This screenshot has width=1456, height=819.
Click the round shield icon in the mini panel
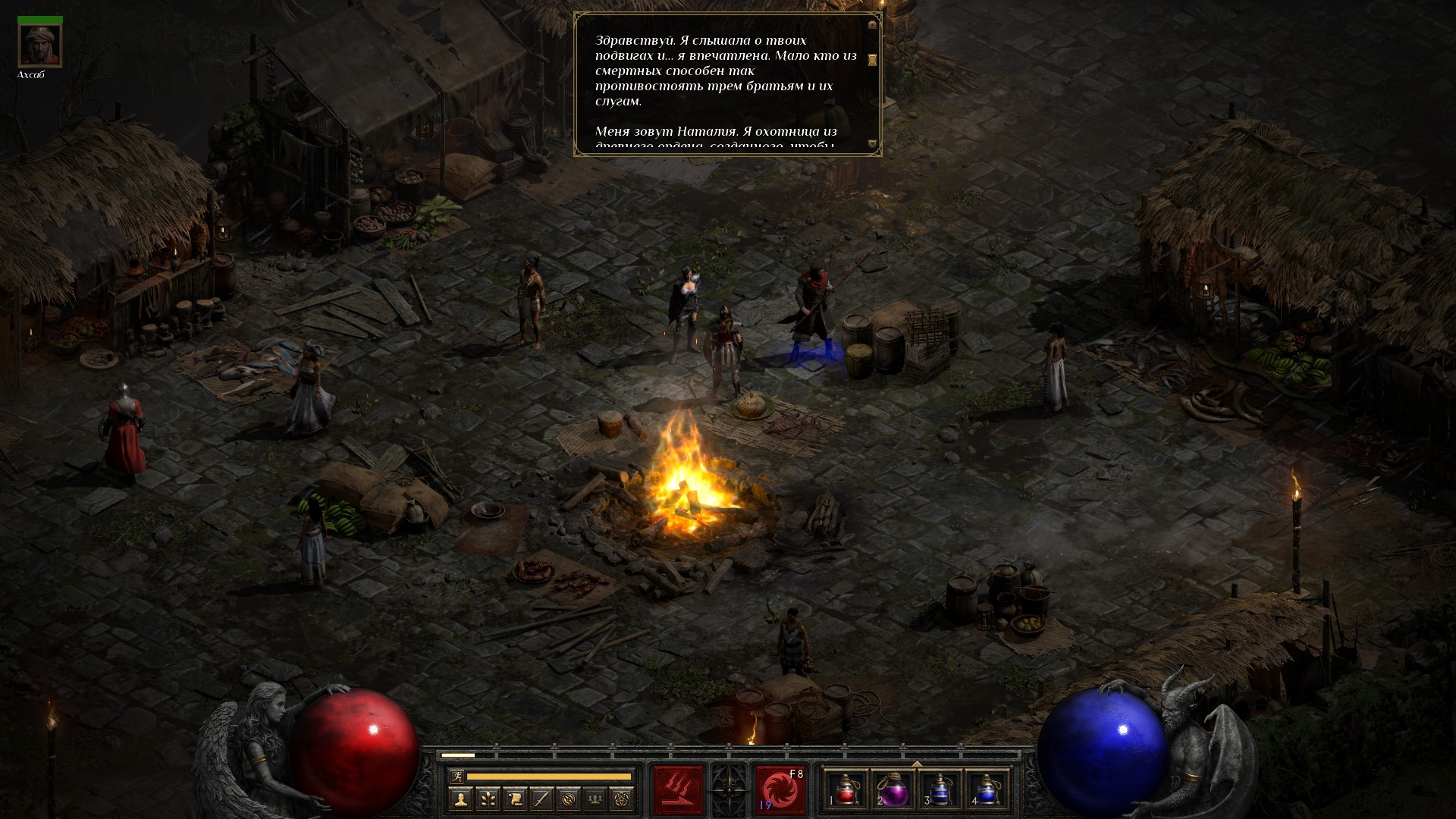(x=570, y=799)
